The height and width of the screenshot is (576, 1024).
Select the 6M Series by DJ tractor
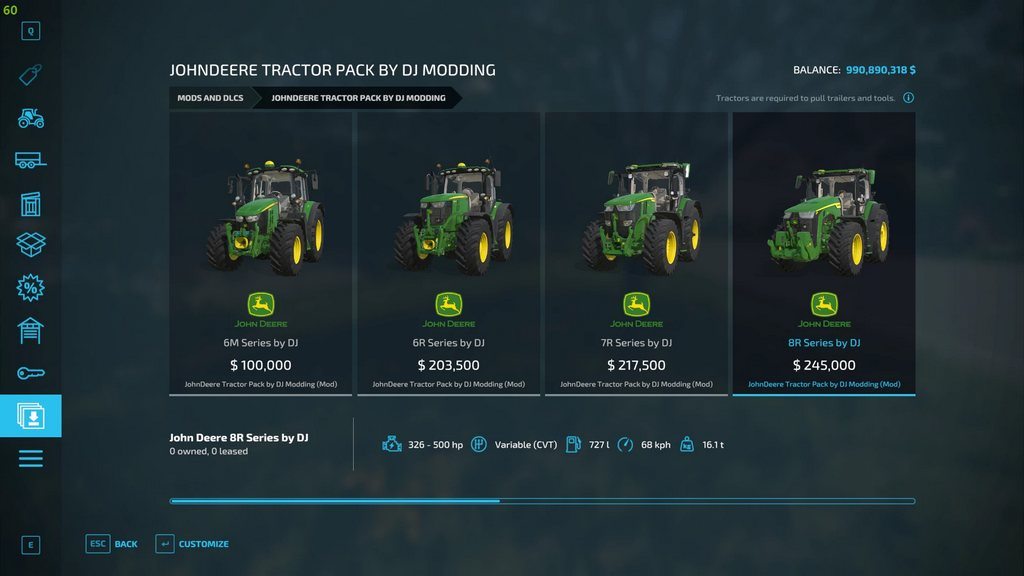point(261,254)
